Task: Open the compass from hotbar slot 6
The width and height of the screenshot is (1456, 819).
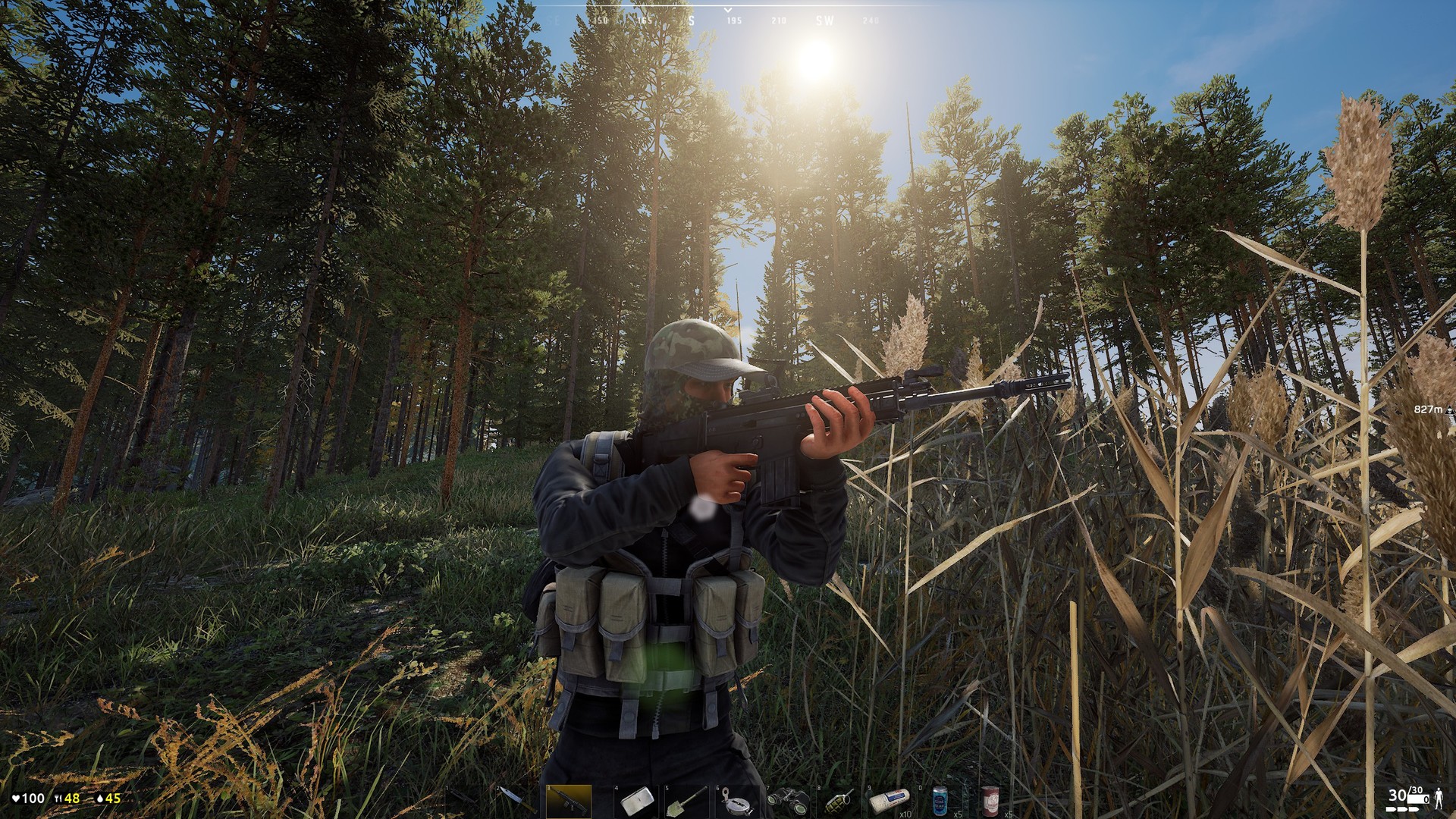Action: click(737, 802)
